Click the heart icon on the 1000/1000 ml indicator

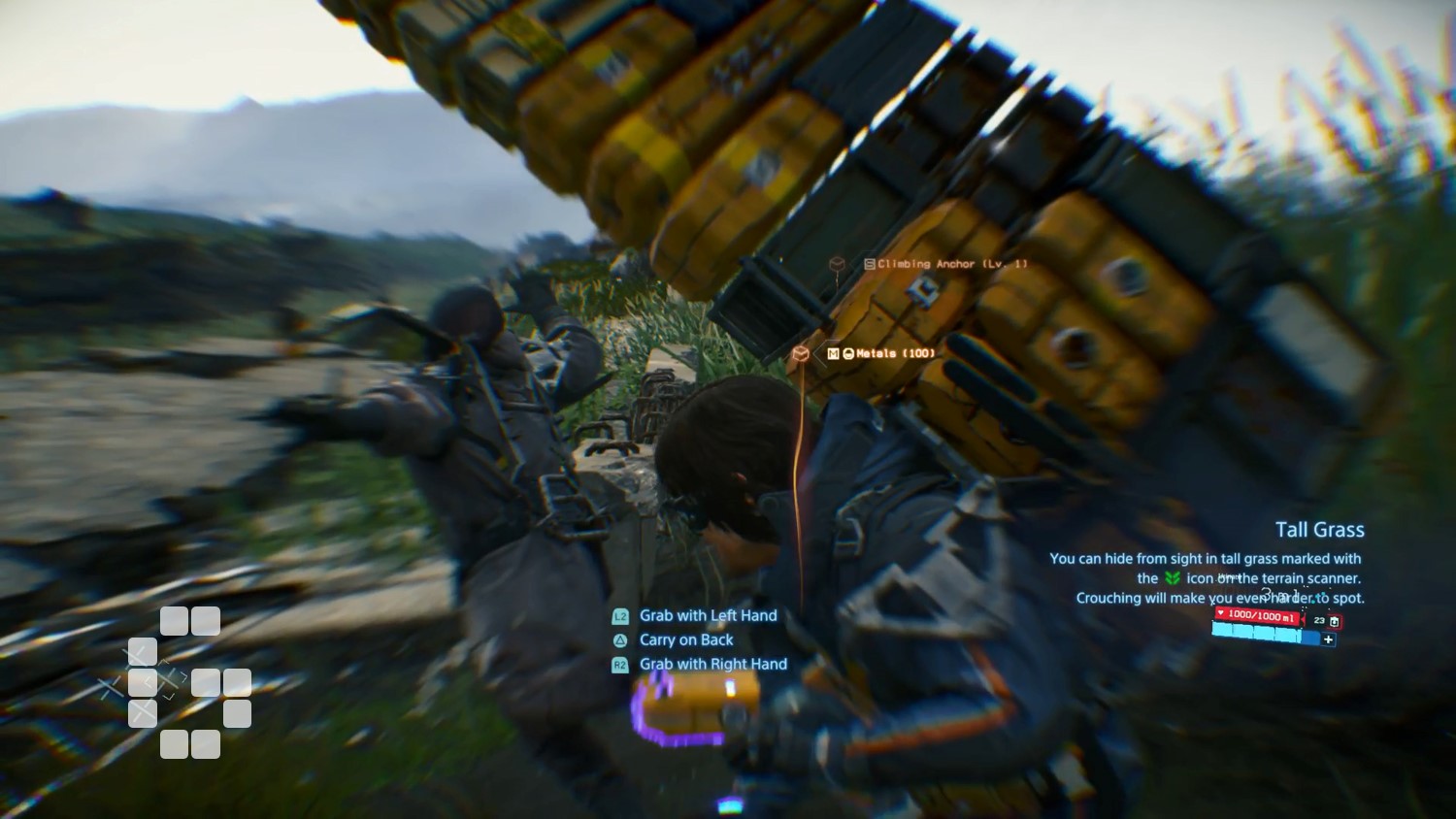pos(1221,612)
